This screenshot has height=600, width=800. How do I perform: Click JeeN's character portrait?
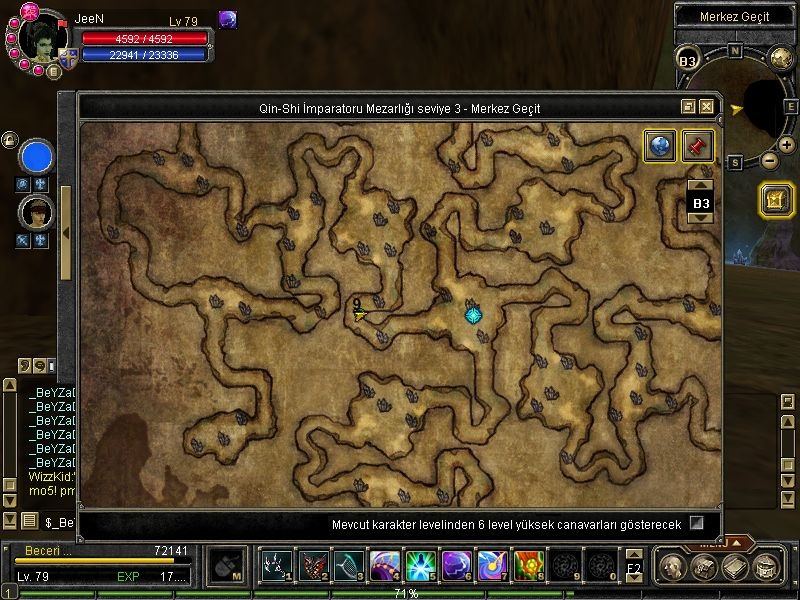(40, 40)
